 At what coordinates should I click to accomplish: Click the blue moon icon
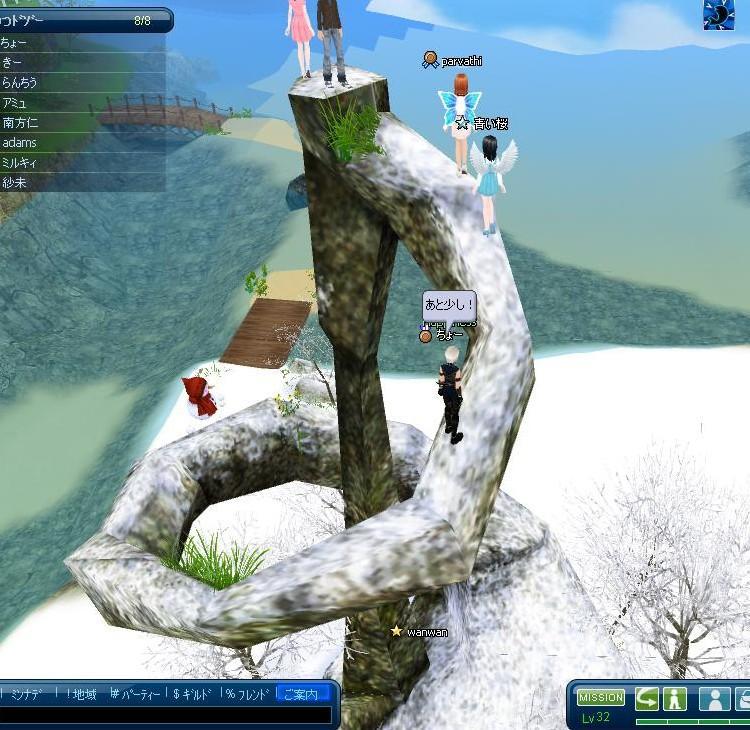(719, 15)
